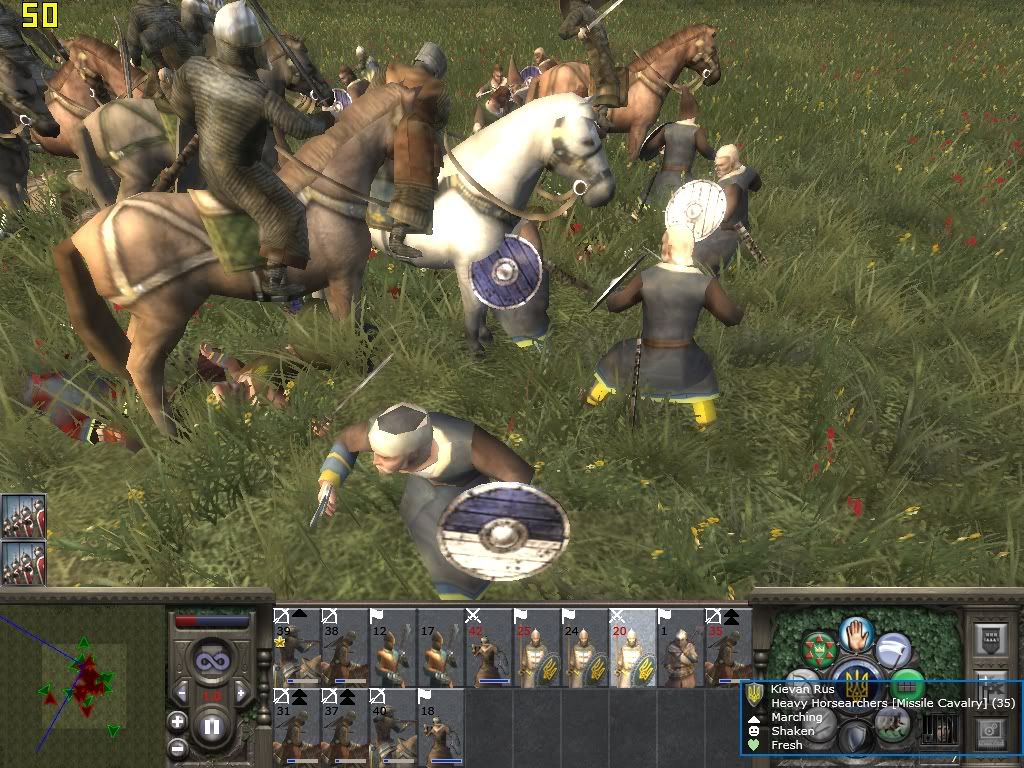Pause the battle
Screen dimensions: 1024x768
[212, 728]
